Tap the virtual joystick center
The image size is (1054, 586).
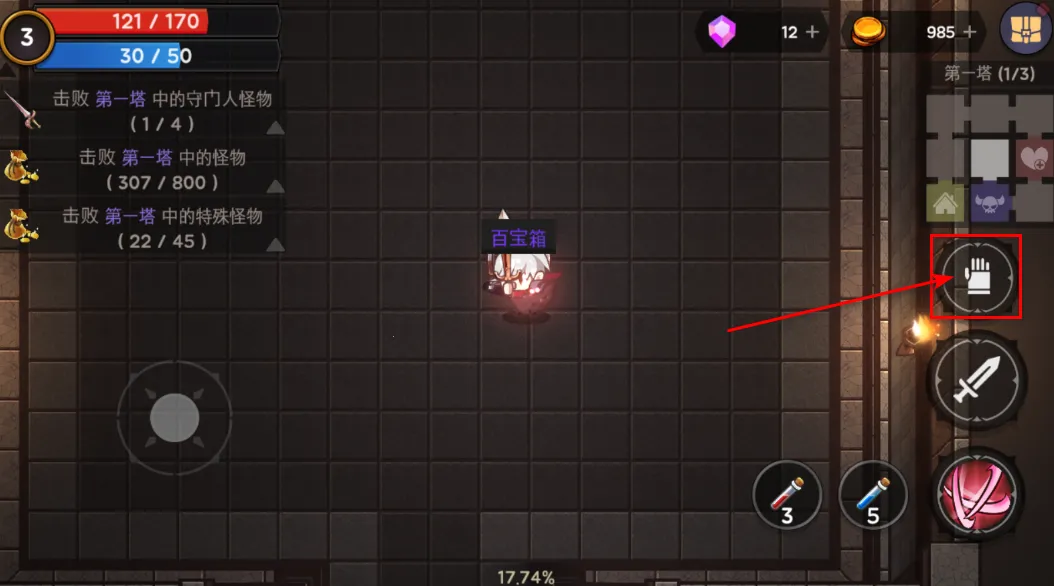174,418
